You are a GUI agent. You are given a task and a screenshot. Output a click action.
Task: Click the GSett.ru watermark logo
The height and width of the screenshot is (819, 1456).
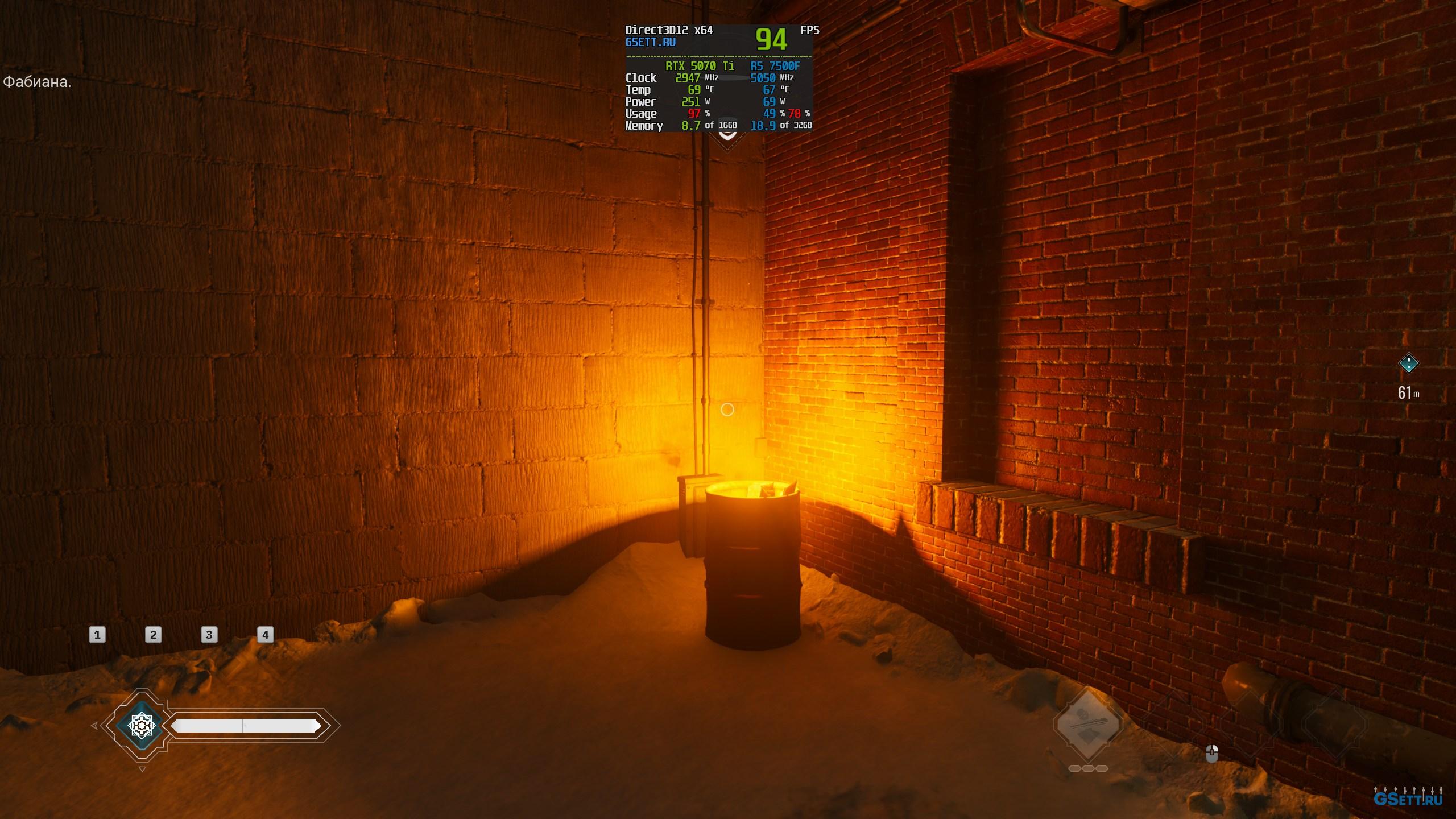tap(1408, 799)
